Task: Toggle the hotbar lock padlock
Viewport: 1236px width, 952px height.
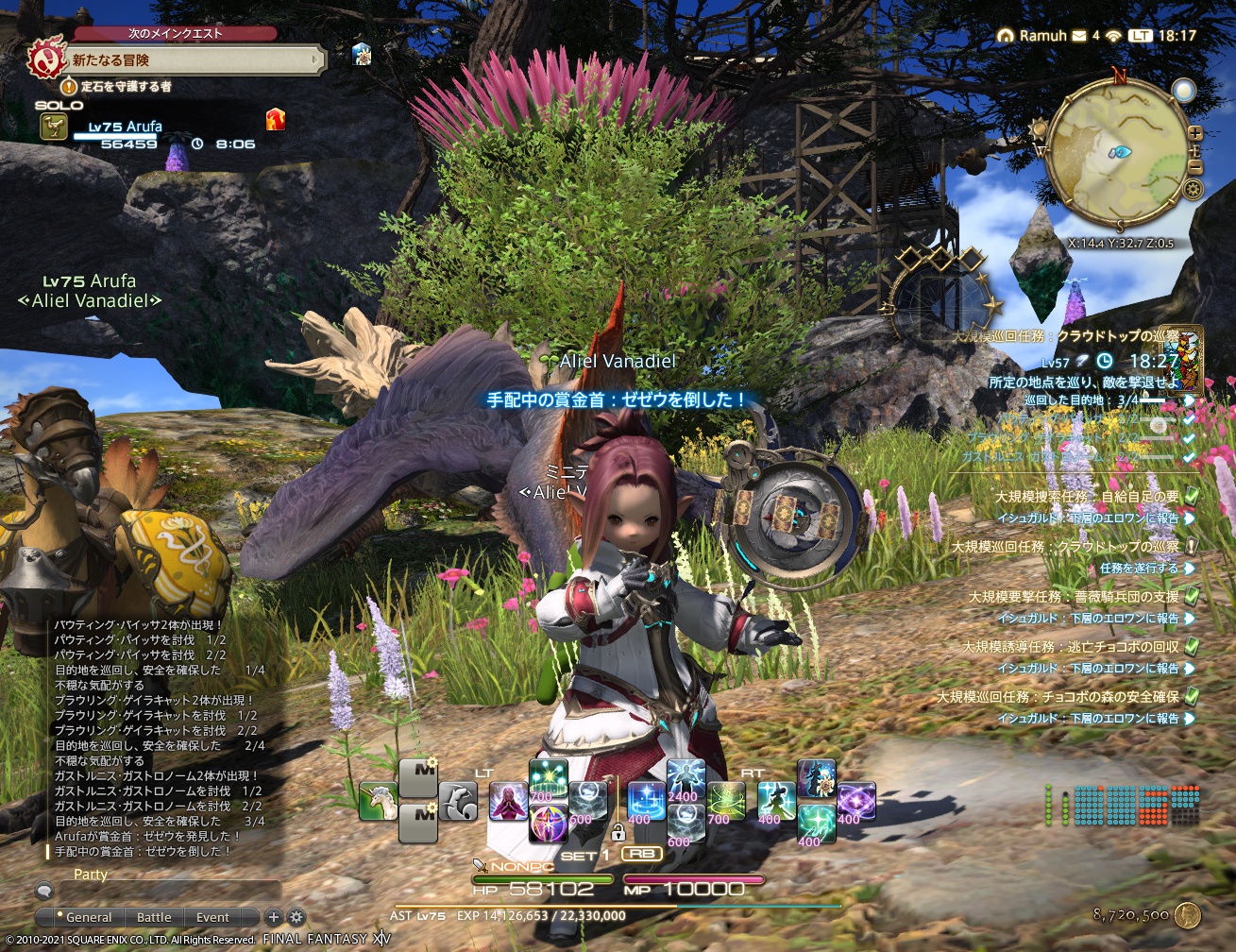Action: 618,831
